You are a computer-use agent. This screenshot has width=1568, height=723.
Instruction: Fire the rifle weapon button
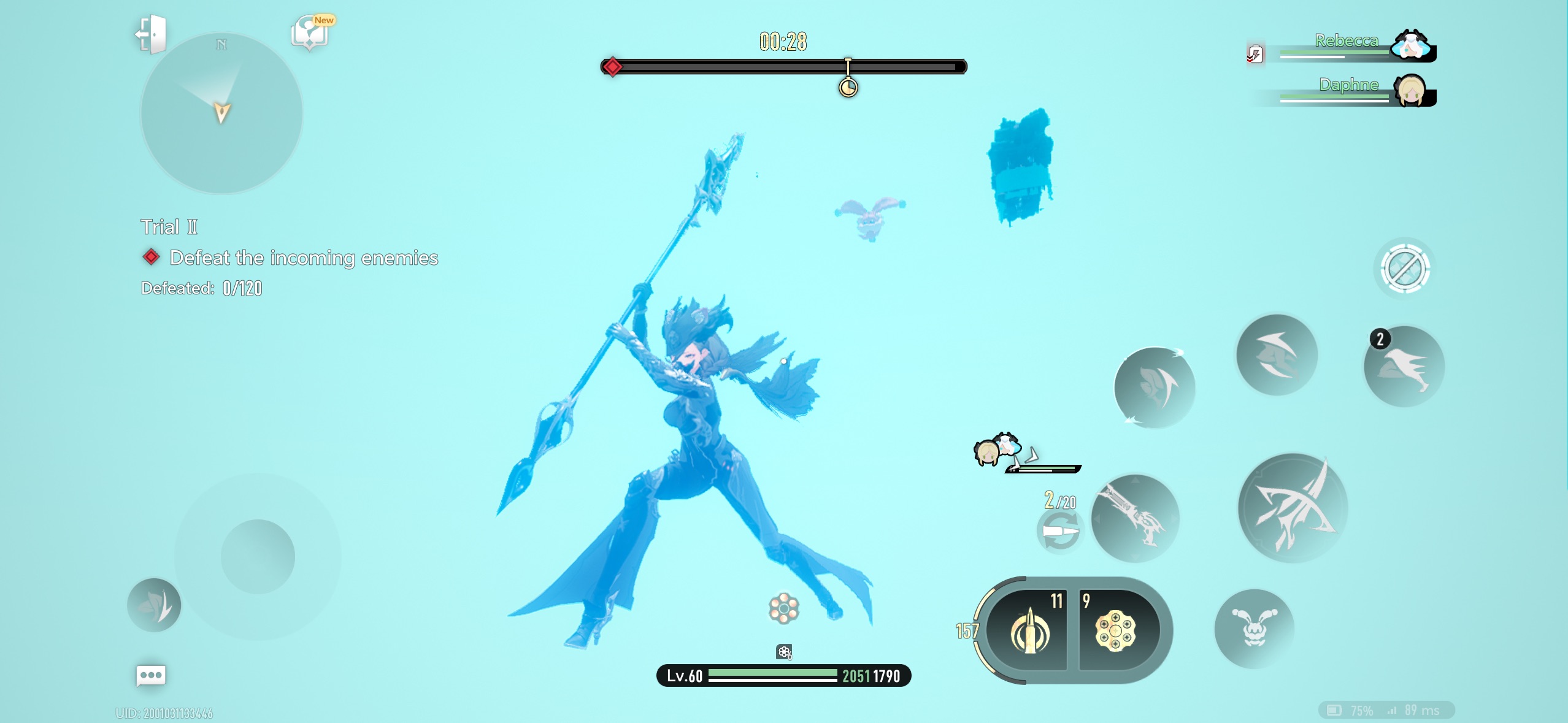1134,518
